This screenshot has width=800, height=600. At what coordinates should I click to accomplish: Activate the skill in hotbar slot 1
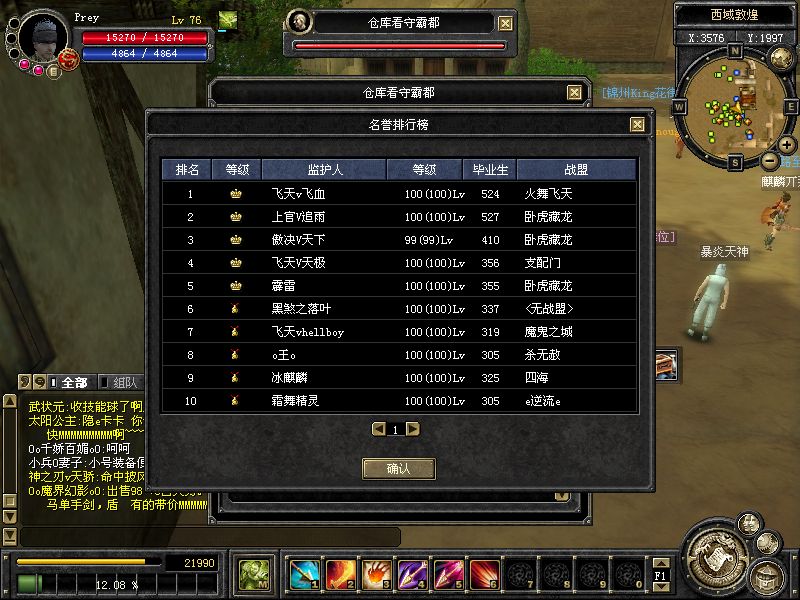(x=304, y=574)
